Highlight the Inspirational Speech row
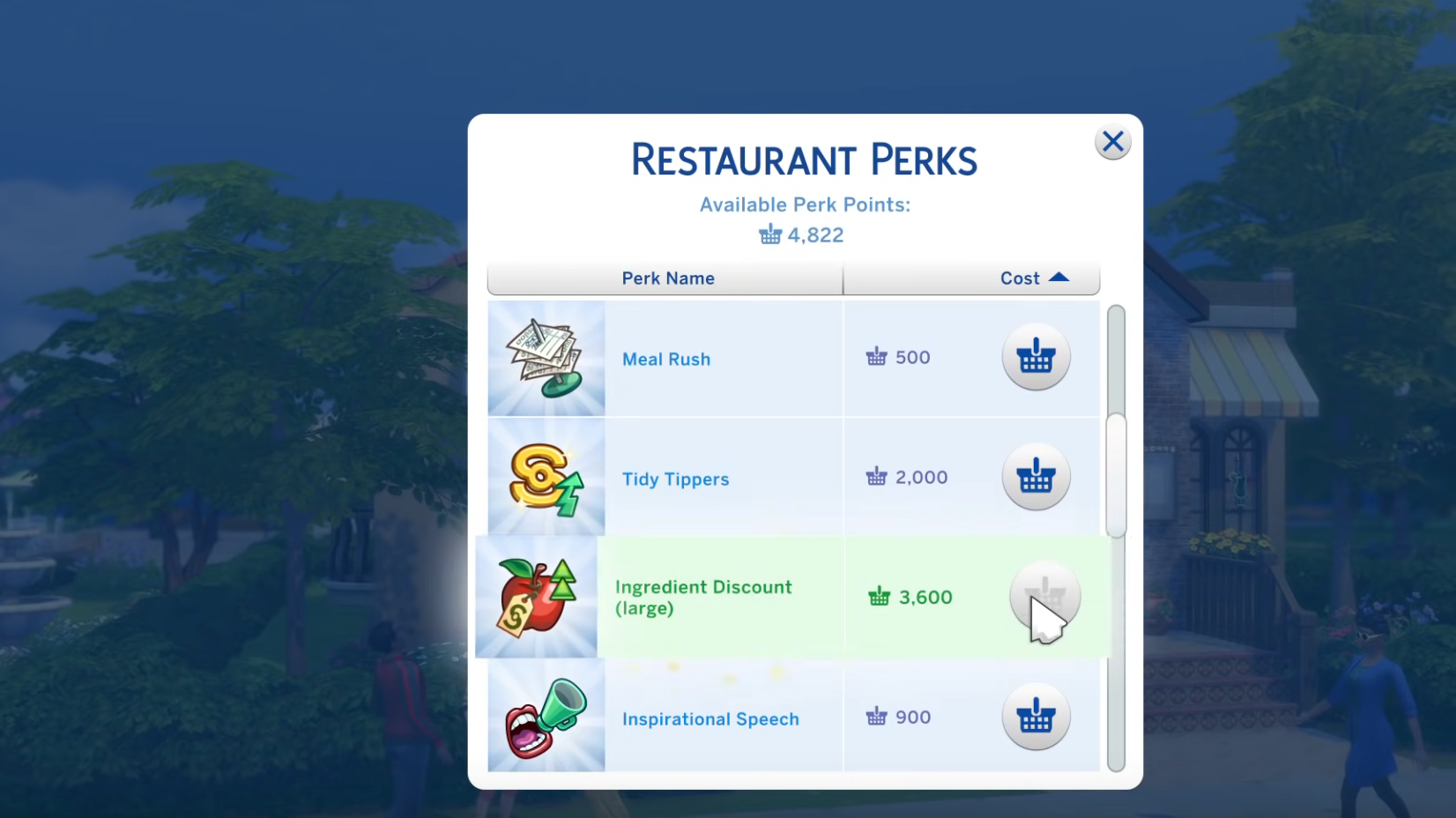The image size is (1456, 818). click(723, 718)
